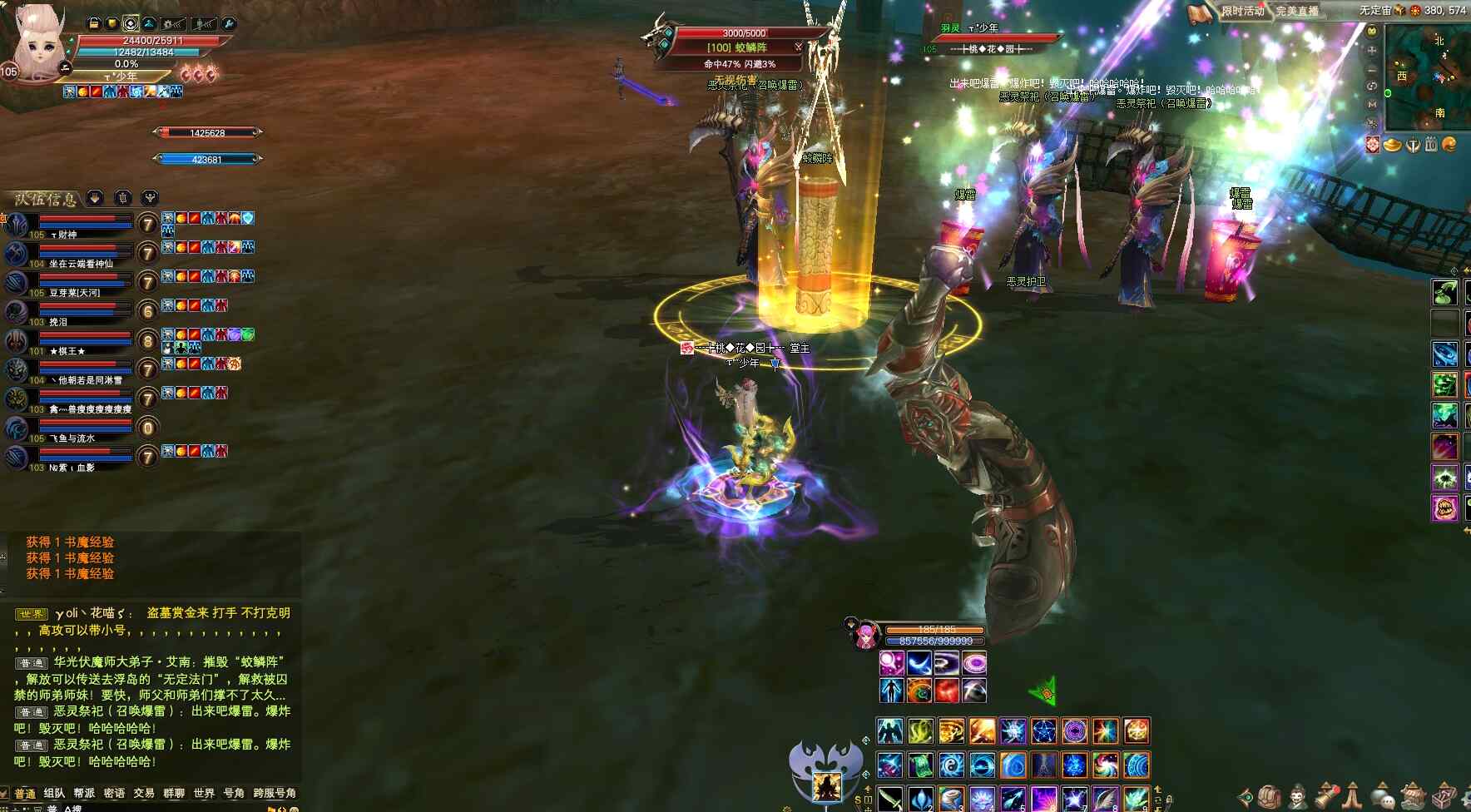Screen dimensions: 1471x812
Task: Open the backpack inventory icon
Action: 1268,795
